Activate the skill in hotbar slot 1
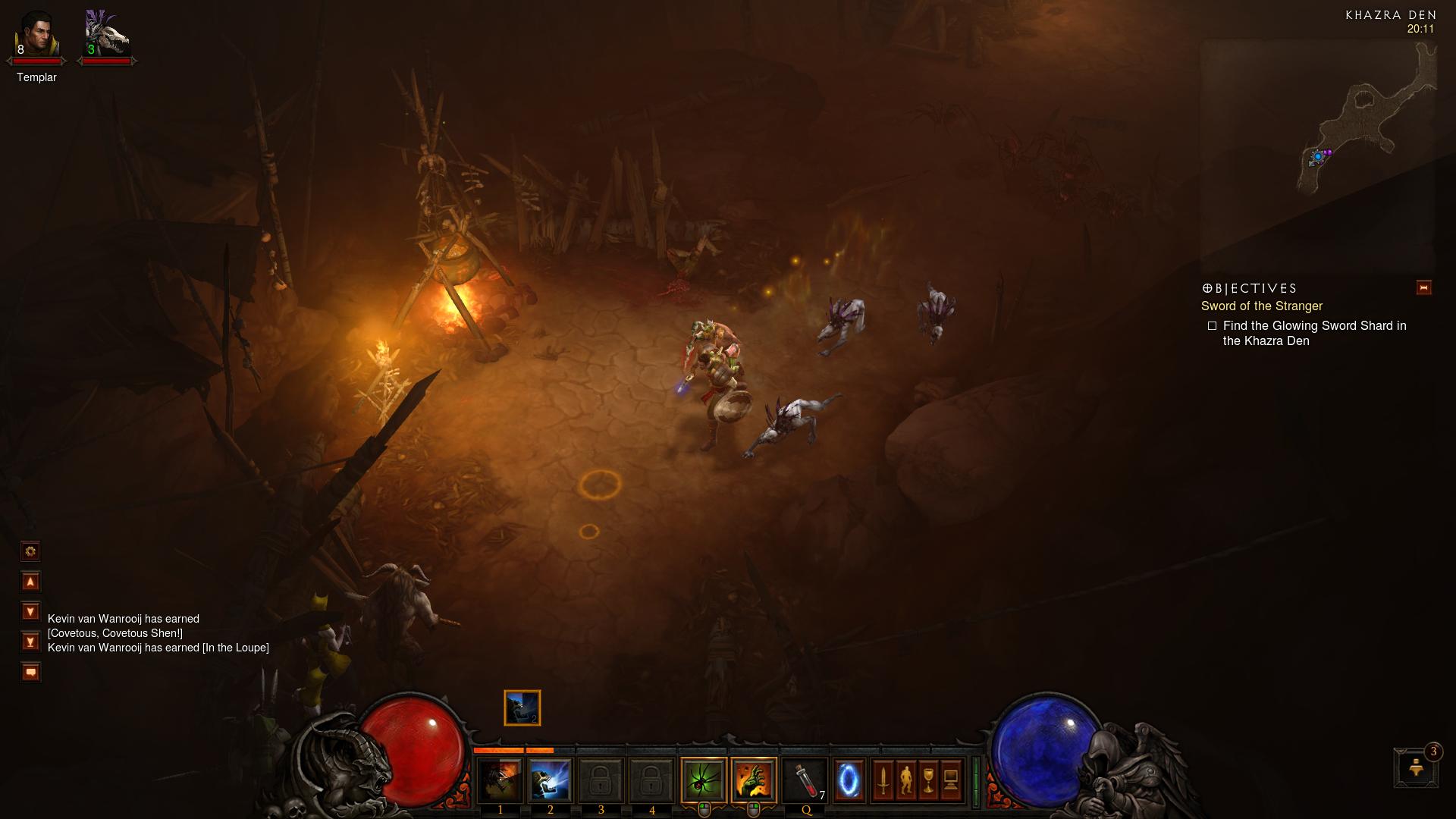 point(500,780)
